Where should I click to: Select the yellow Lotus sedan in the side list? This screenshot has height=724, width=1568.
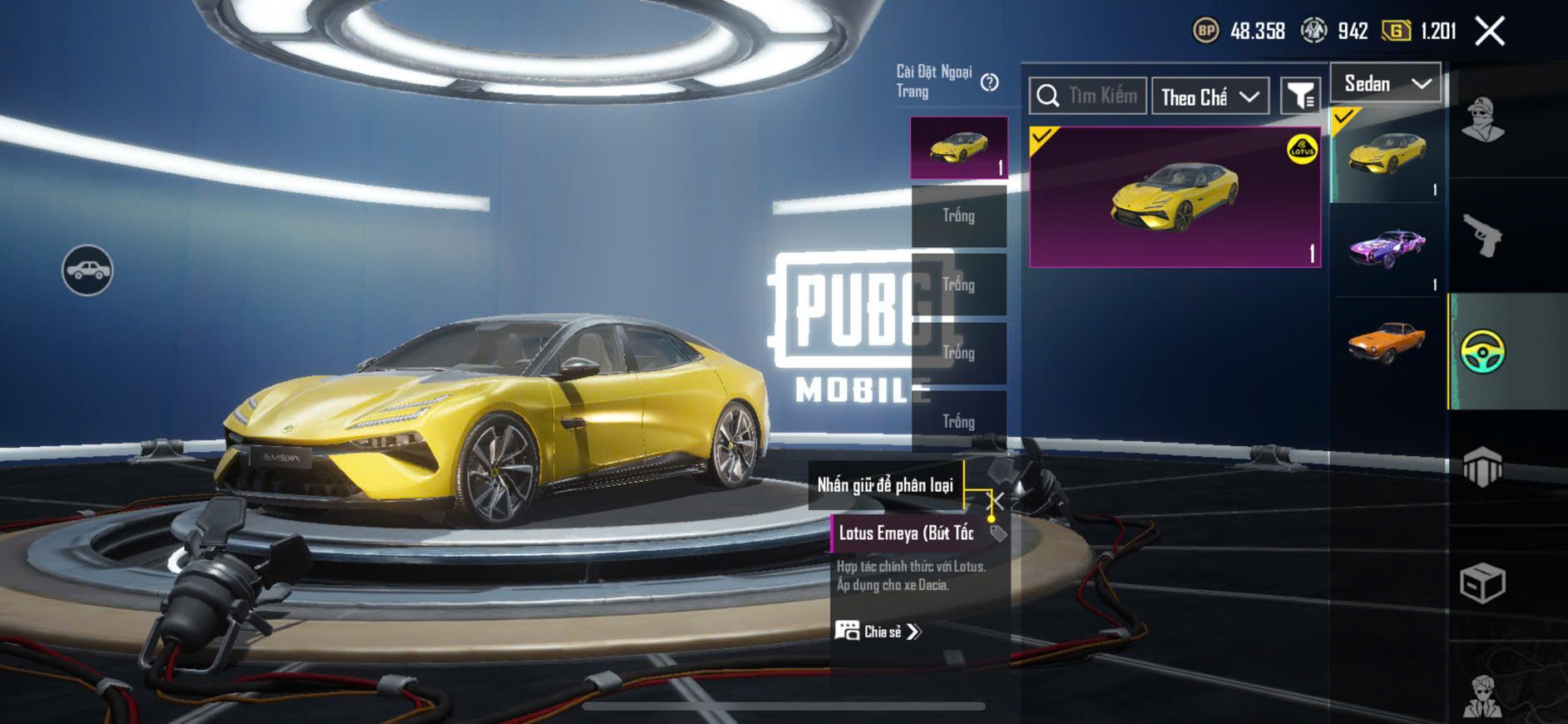1387,155
